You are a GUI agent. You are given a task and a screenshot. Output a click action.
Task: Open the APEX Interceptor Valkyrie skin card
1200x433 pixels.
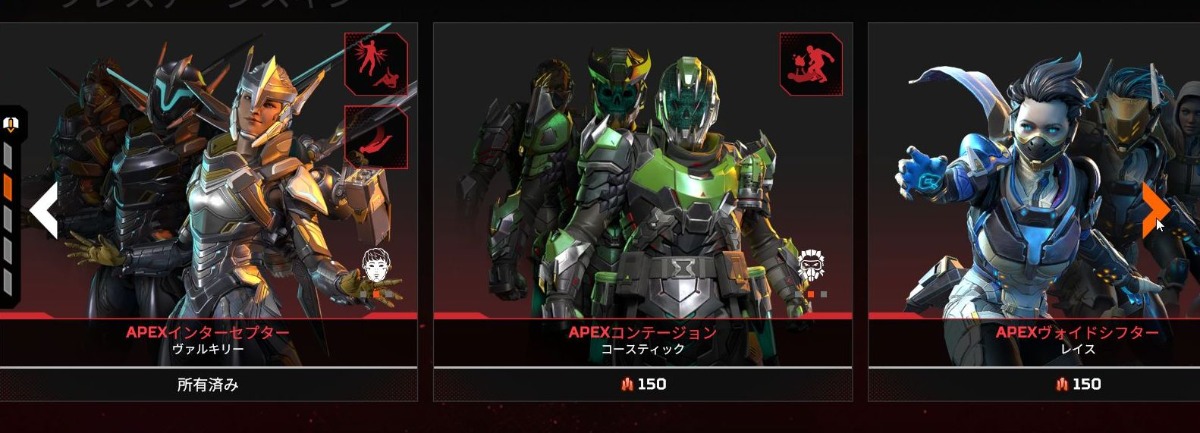pos(207,200)
